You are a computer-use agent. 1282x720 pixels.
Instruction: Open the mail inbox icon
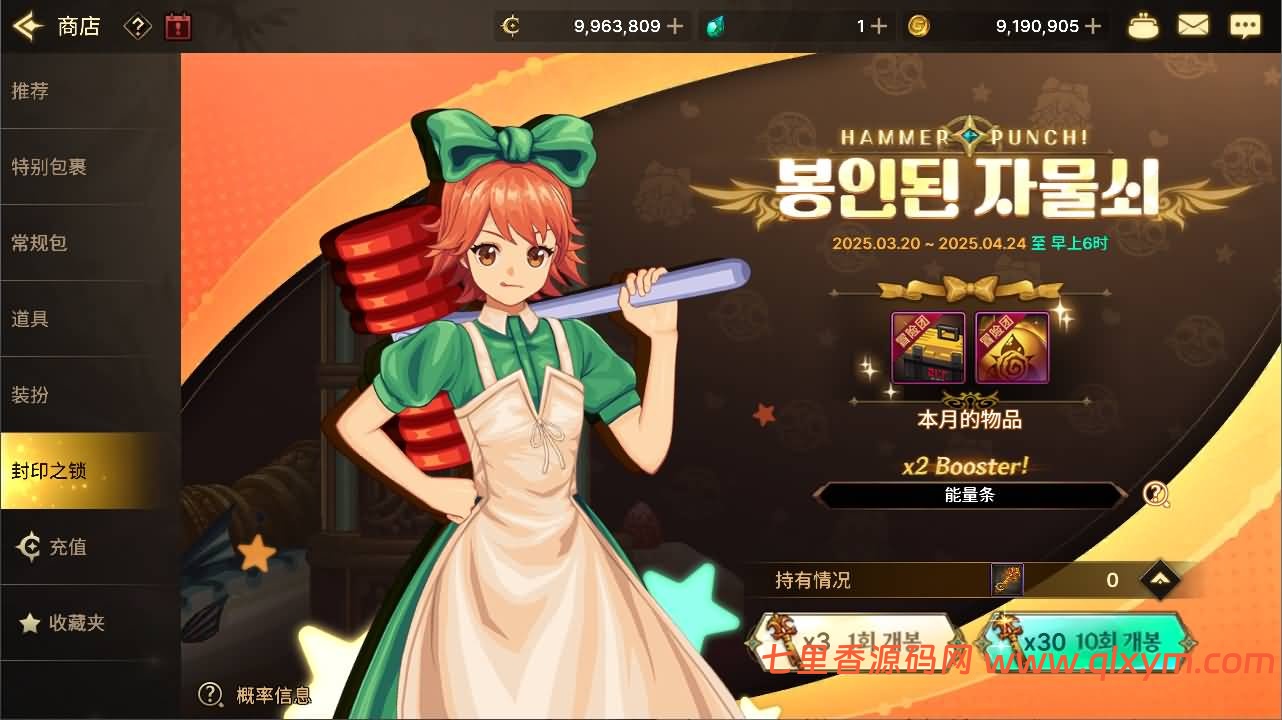click(1193, 25)
